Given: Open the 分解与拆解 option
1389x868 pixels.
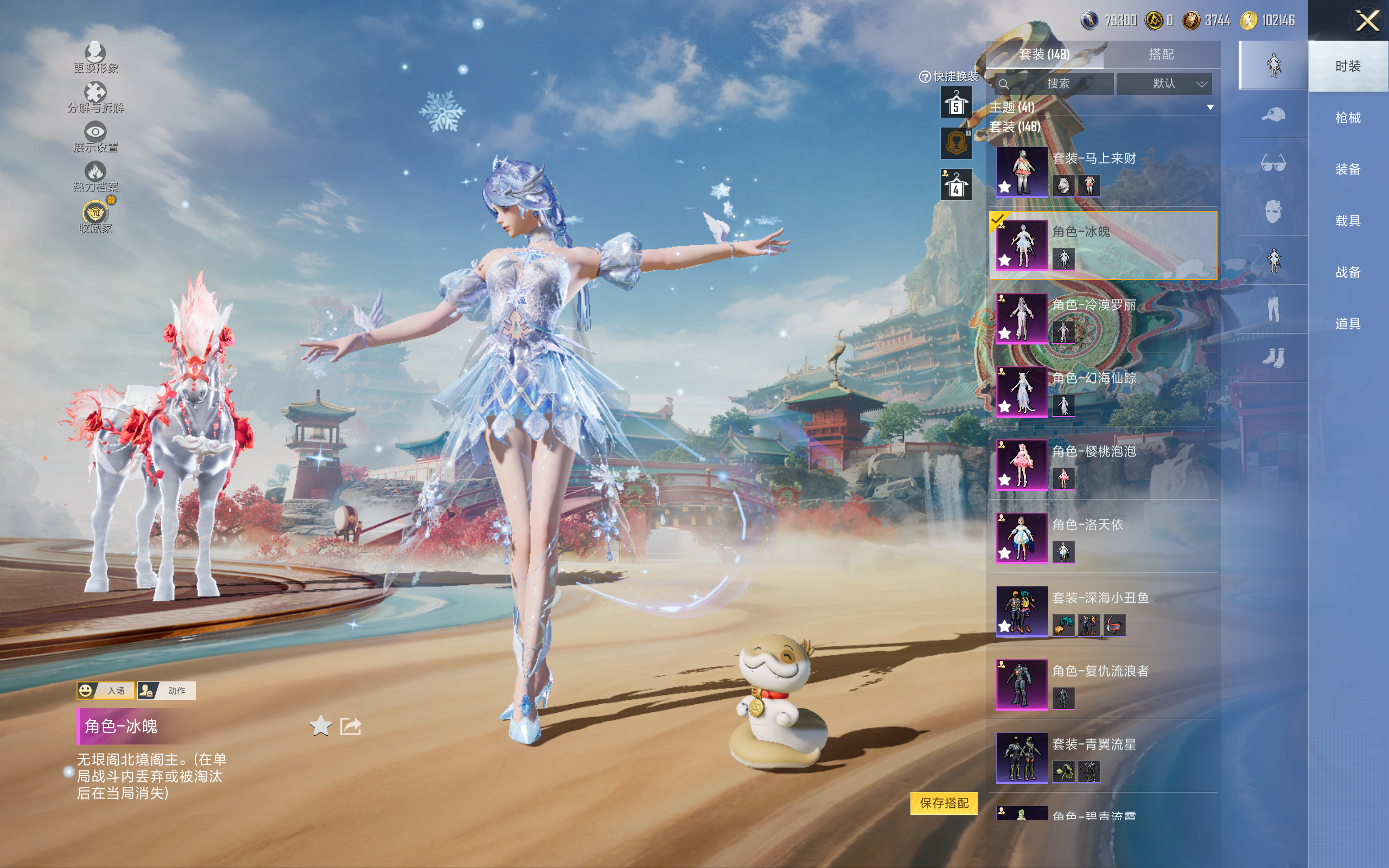Looking at the screenshot, I should (95, 98).
